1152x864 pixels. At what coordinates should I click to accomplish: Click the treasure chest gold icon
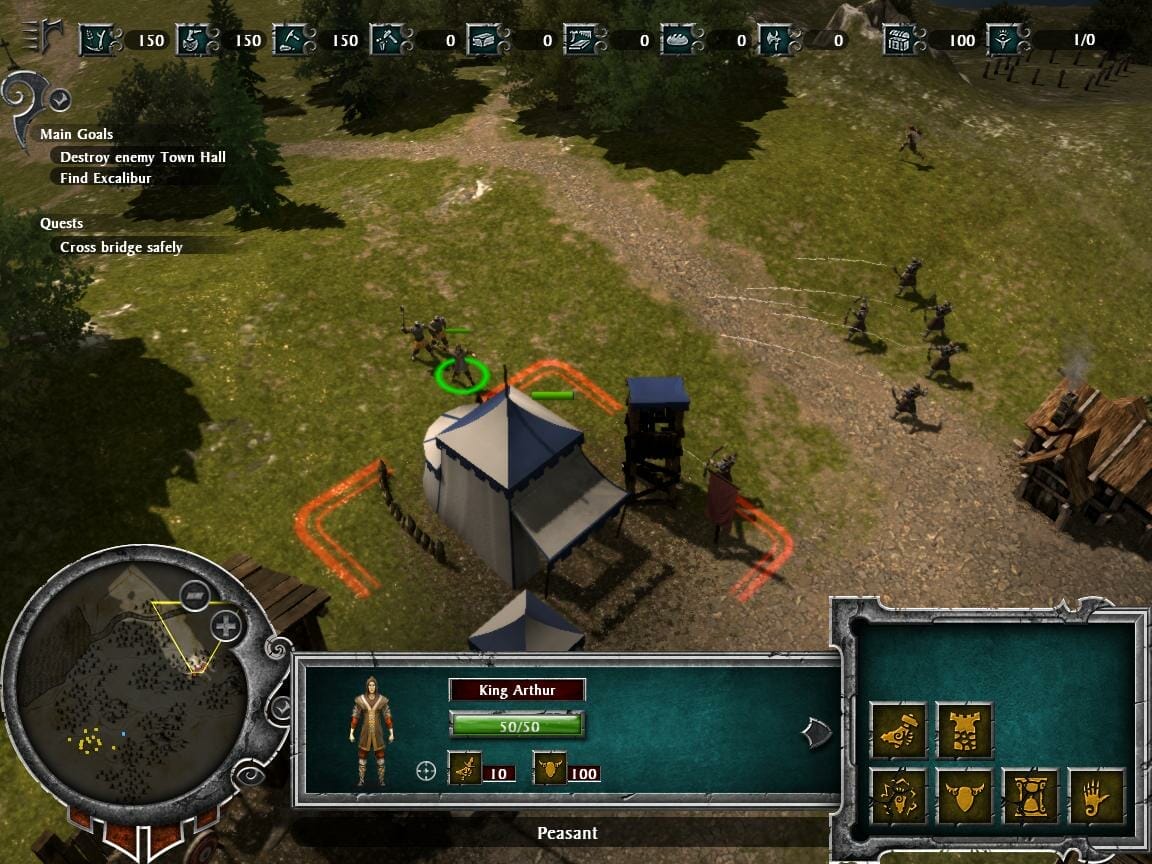pyautogui.click(x=899, y=40)
